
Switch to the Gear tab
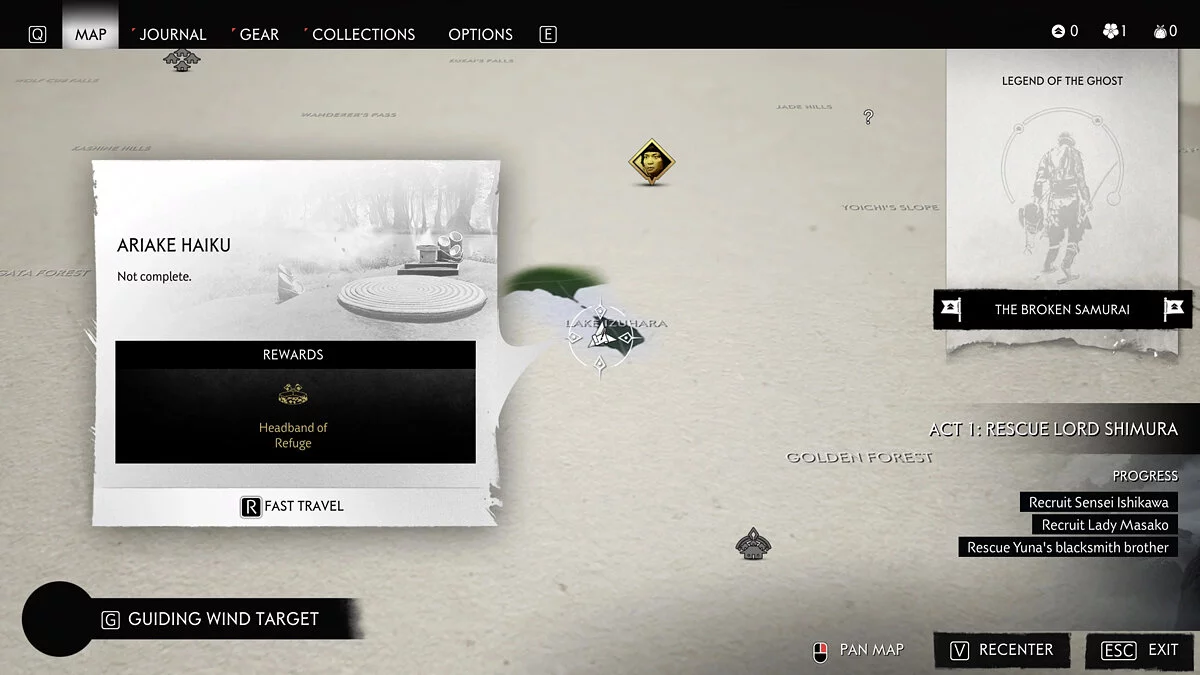point(259,34)
